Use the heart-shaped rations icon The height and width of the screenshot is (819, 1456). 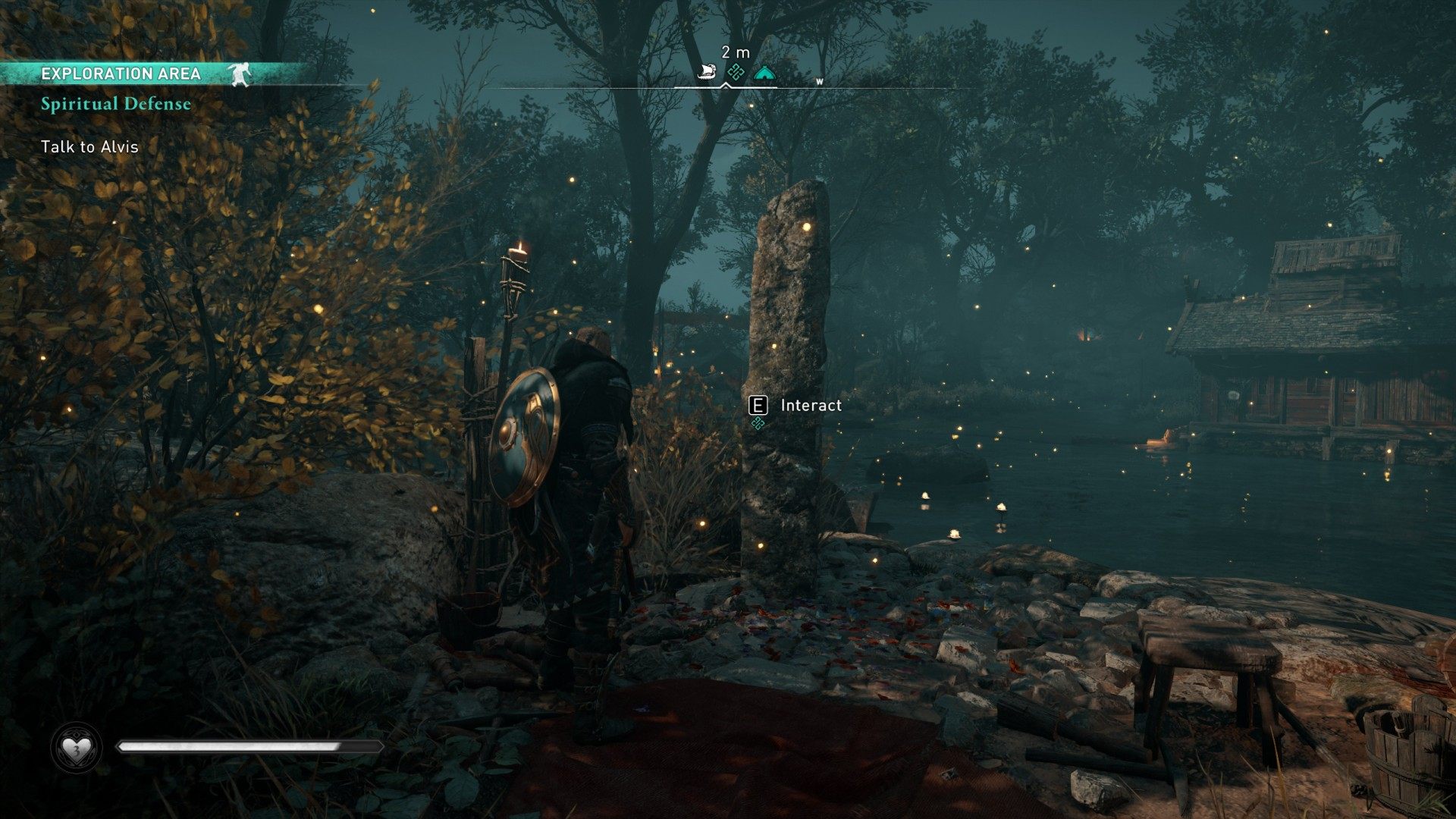(x=76, y=749)
